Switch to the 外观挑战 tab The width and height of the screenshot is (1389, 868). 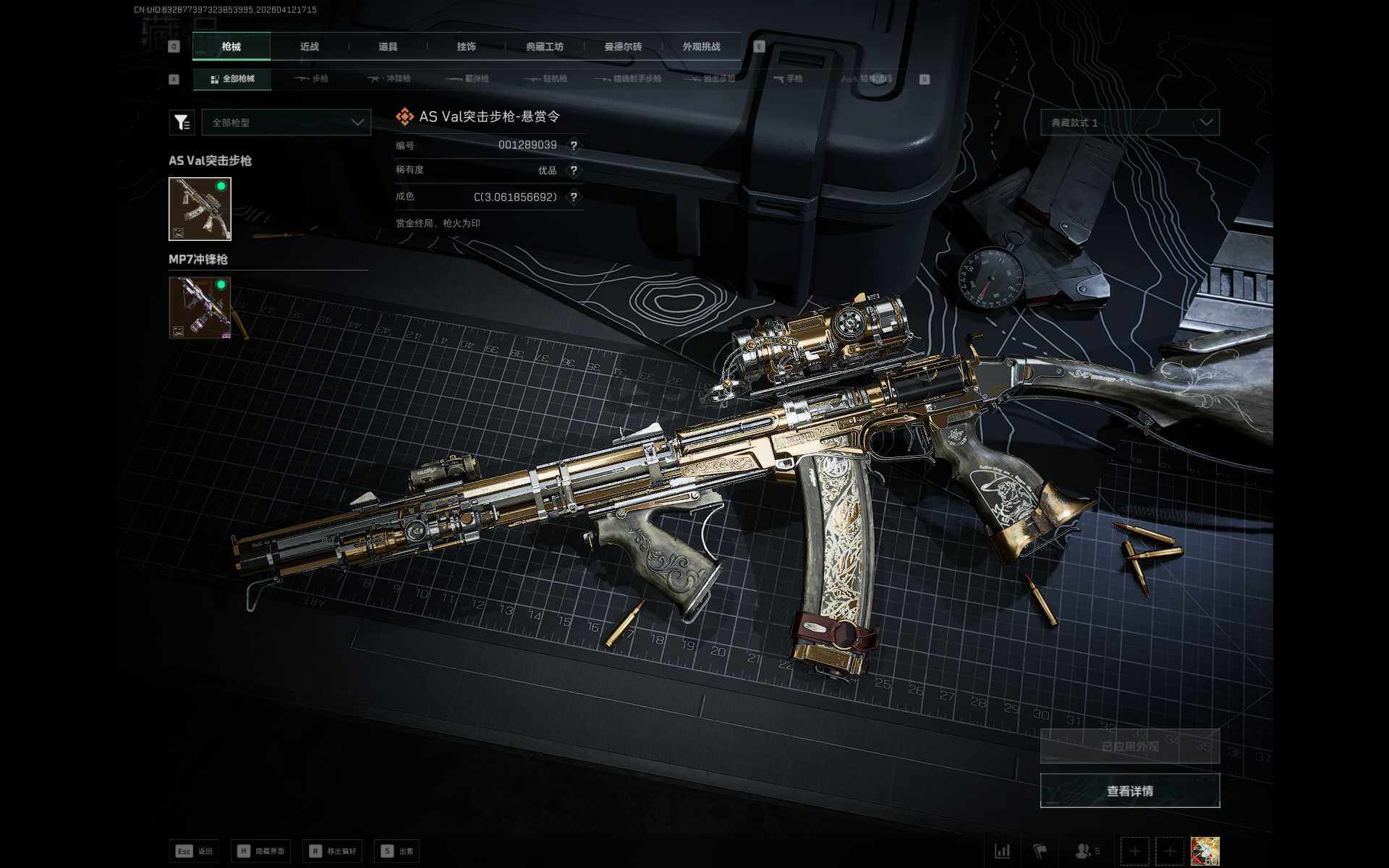(701, 47)
